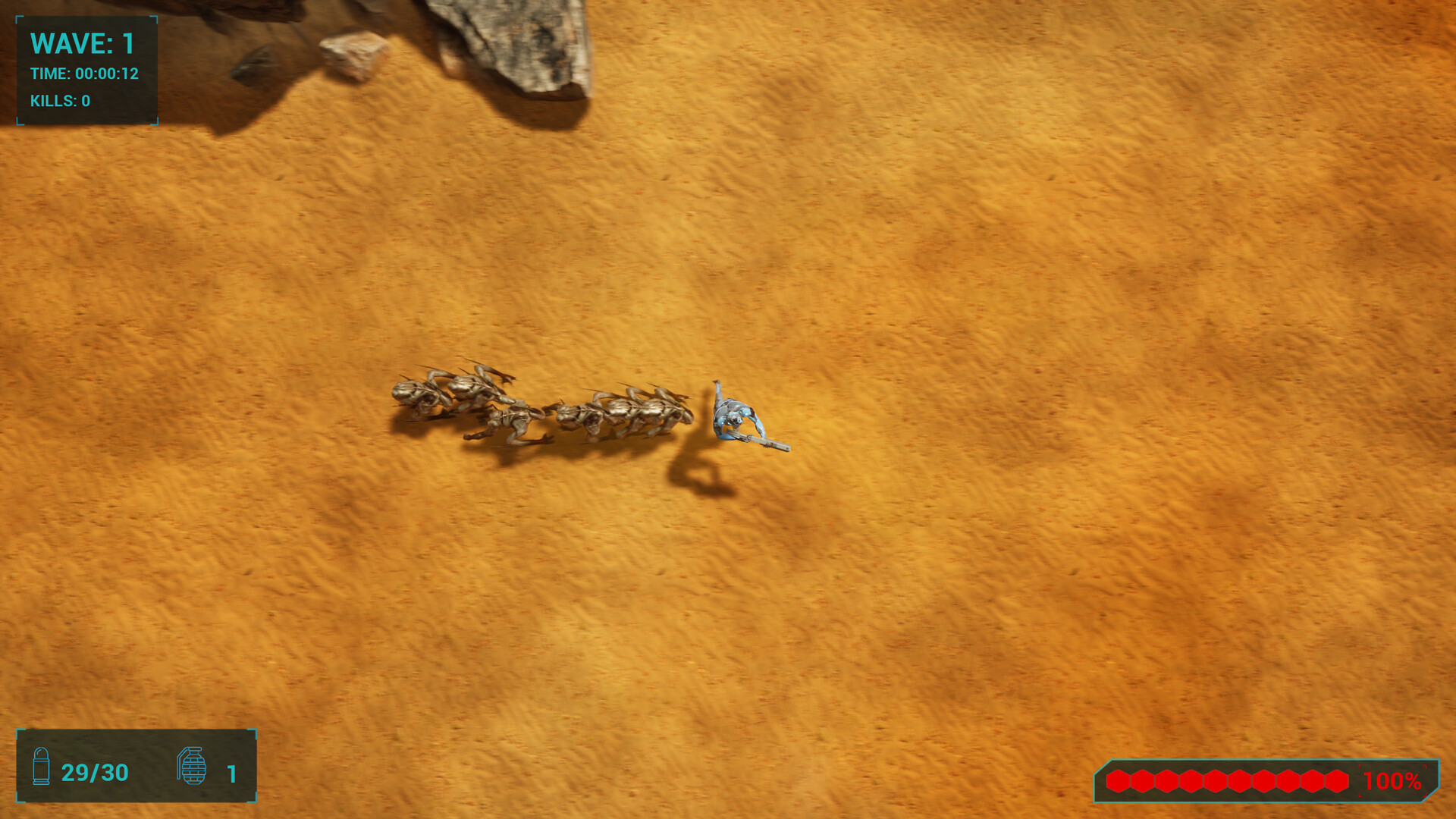Click the health bar at 100%
The height and width of the screenshot is (819, 1456).
point(1393,780)
